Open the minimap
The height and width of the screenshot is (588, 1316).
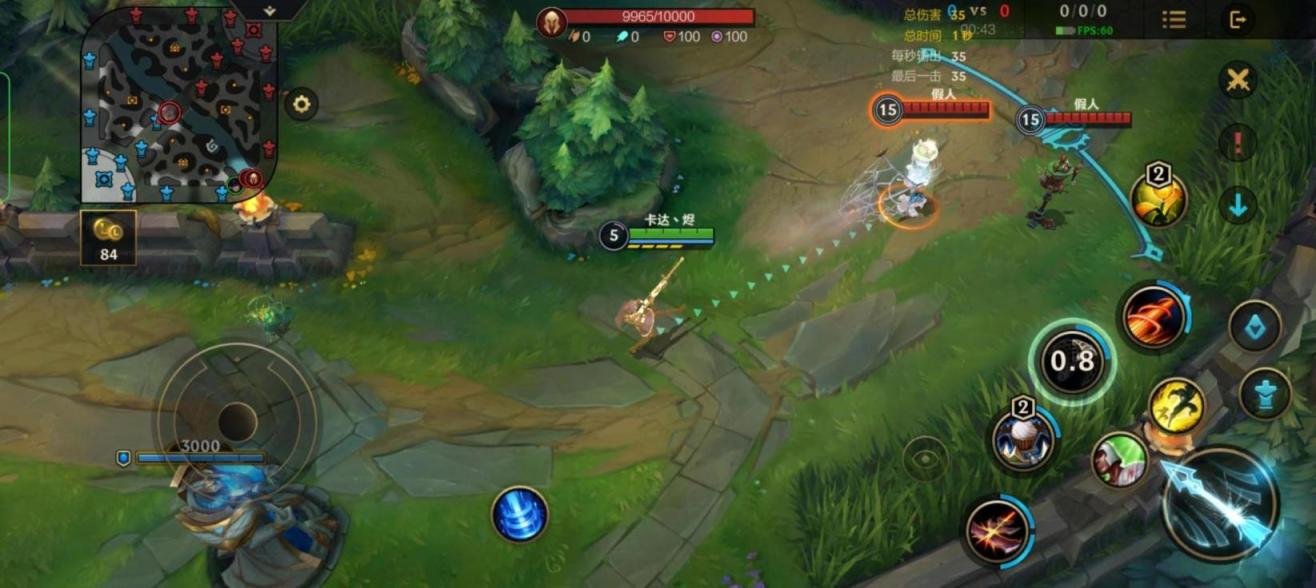pyautogui.click(x=178, y=104)
